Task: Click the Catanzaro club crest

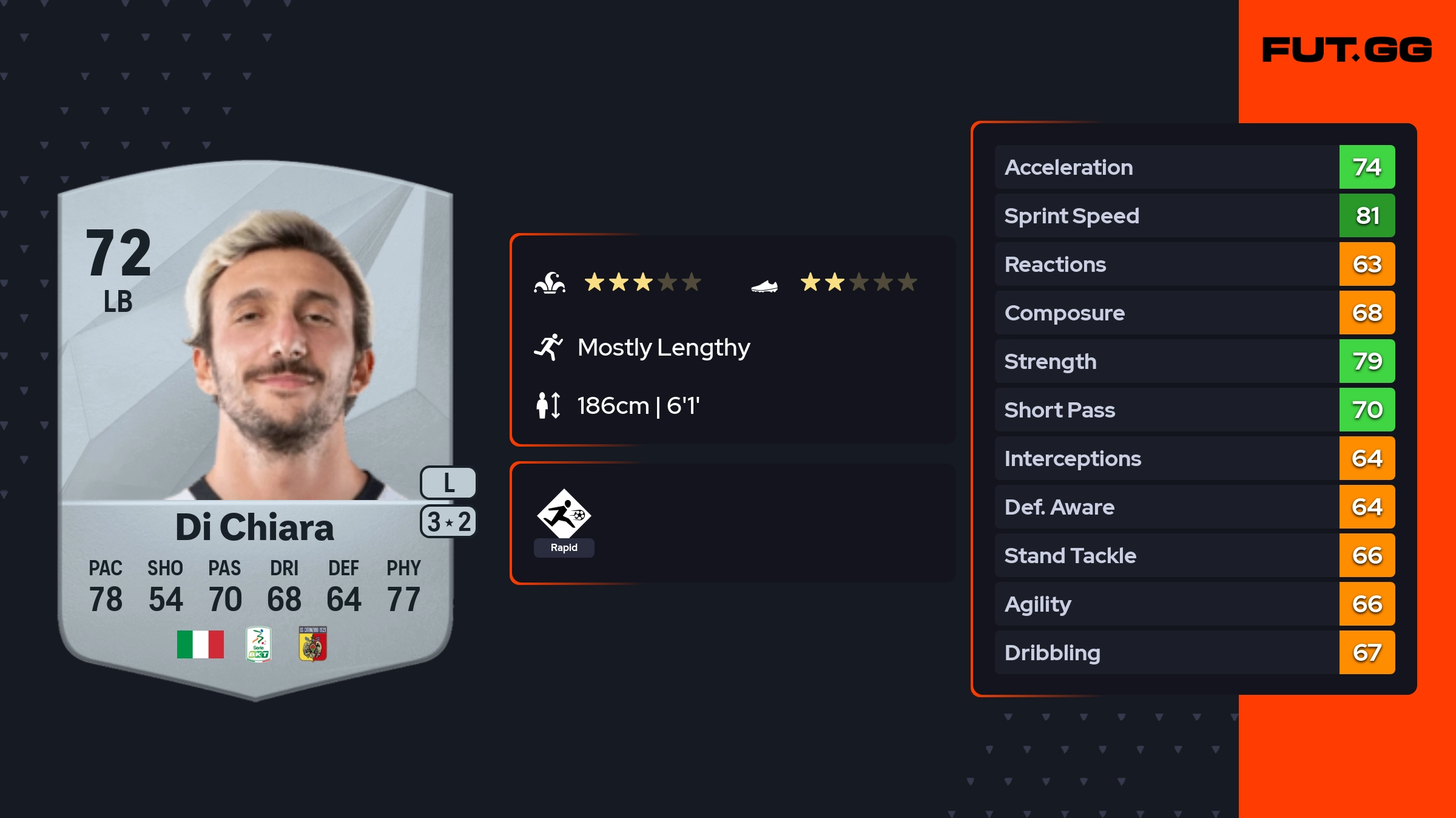Action: [x=313, y=644]
